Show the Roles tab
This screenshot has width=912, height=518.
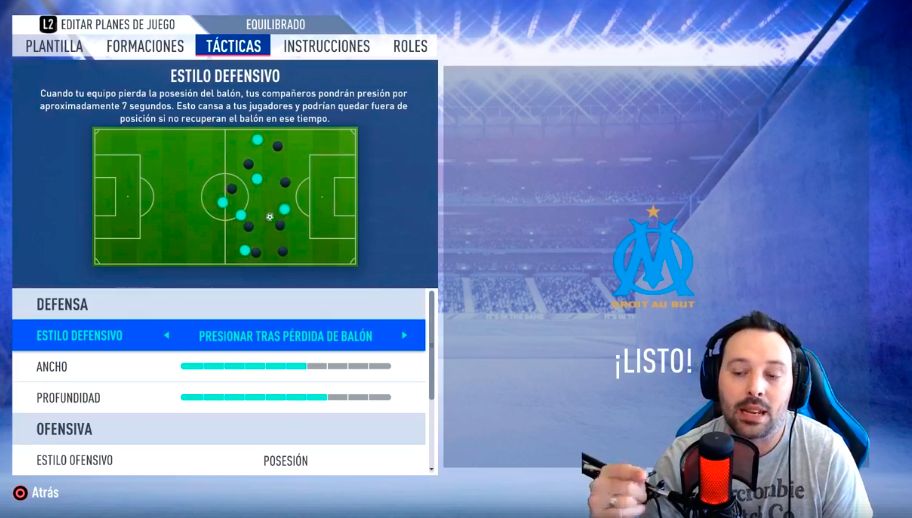[x=410, y=46]
